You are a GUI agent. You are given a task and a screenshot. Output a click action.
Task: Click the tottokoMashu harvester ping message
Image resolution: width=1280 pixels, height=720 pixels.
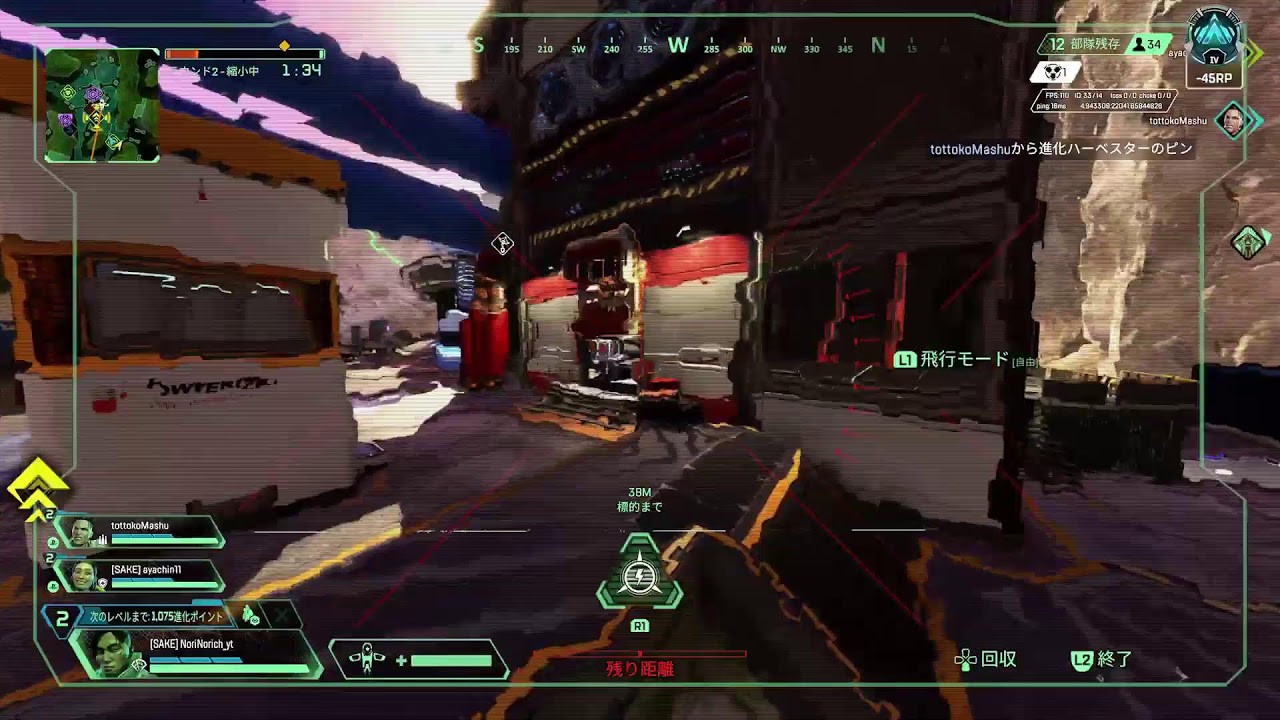(x=1061, y=149)
